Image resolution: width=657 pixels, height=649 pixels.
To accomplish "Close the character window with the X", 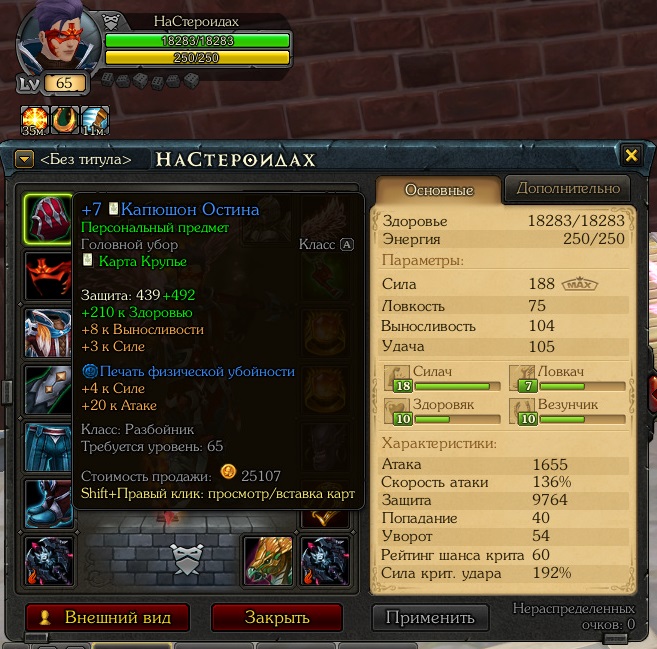I will point(631,156).
